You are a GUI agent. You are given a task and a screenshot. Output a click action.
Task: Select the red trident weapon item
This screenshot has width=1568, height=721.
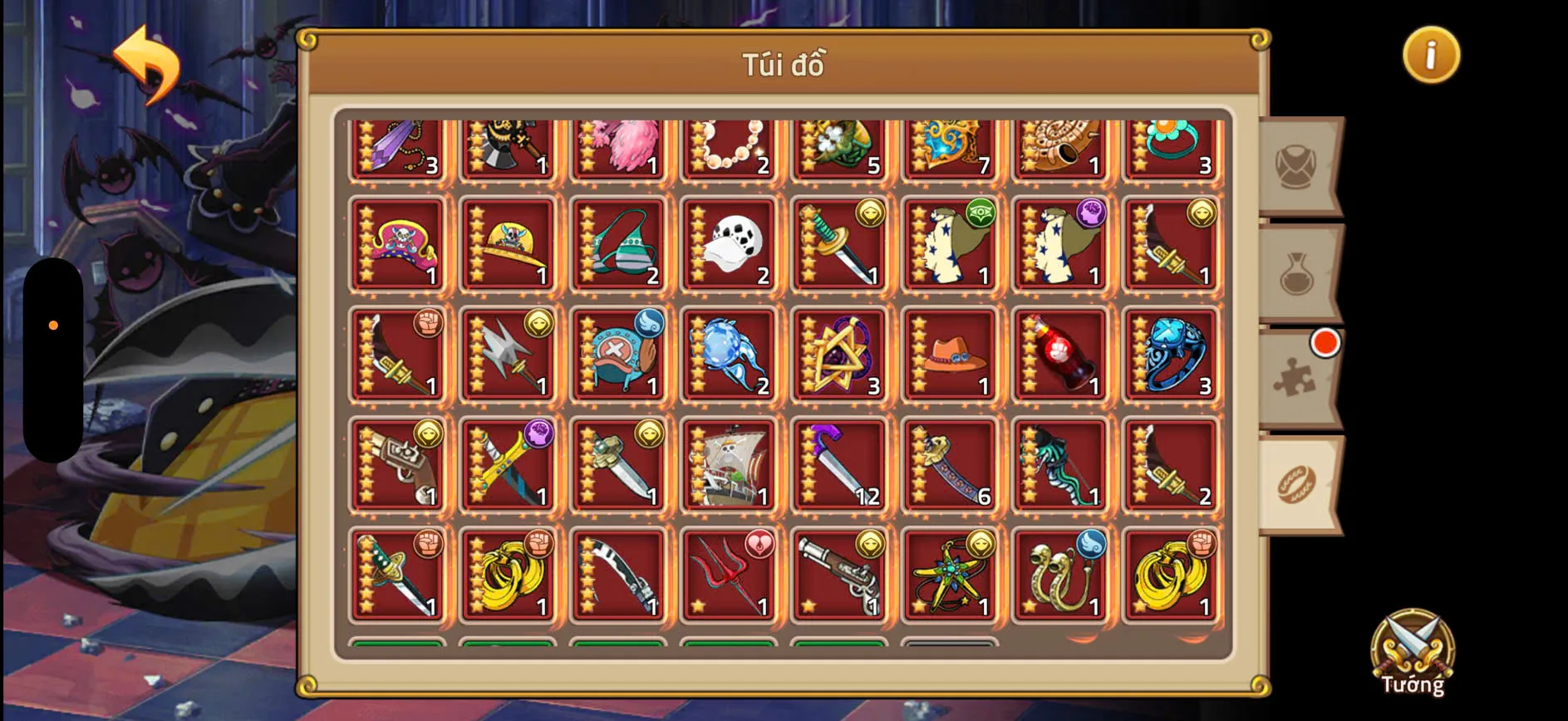729,576
